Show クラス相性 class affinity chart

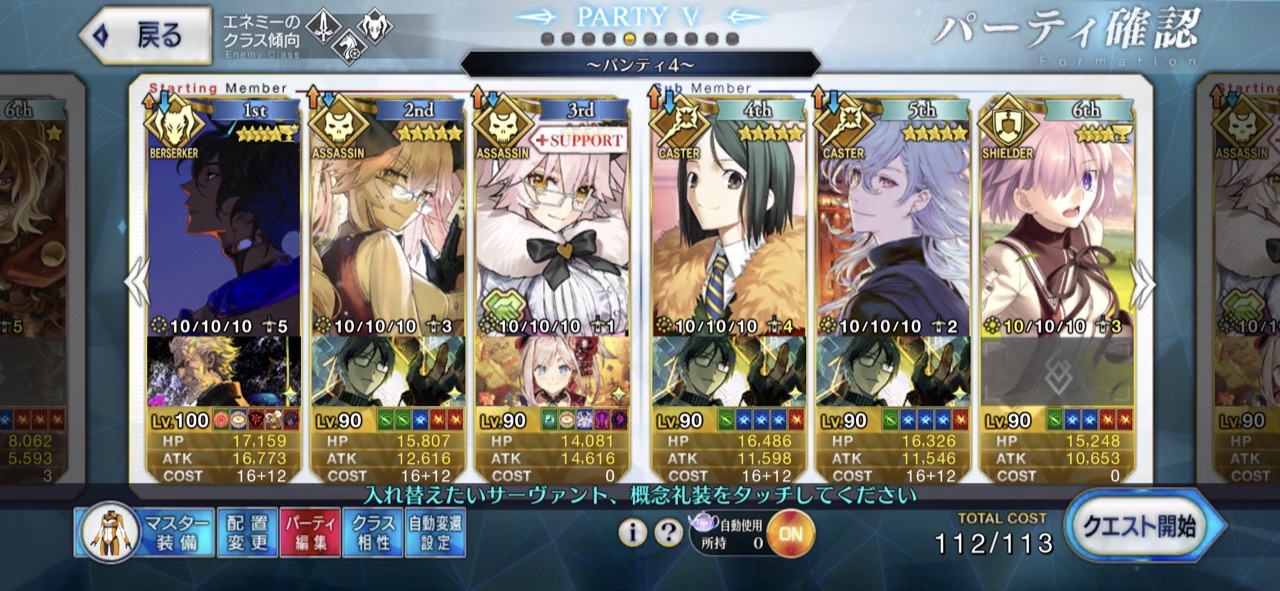point(371,533)
